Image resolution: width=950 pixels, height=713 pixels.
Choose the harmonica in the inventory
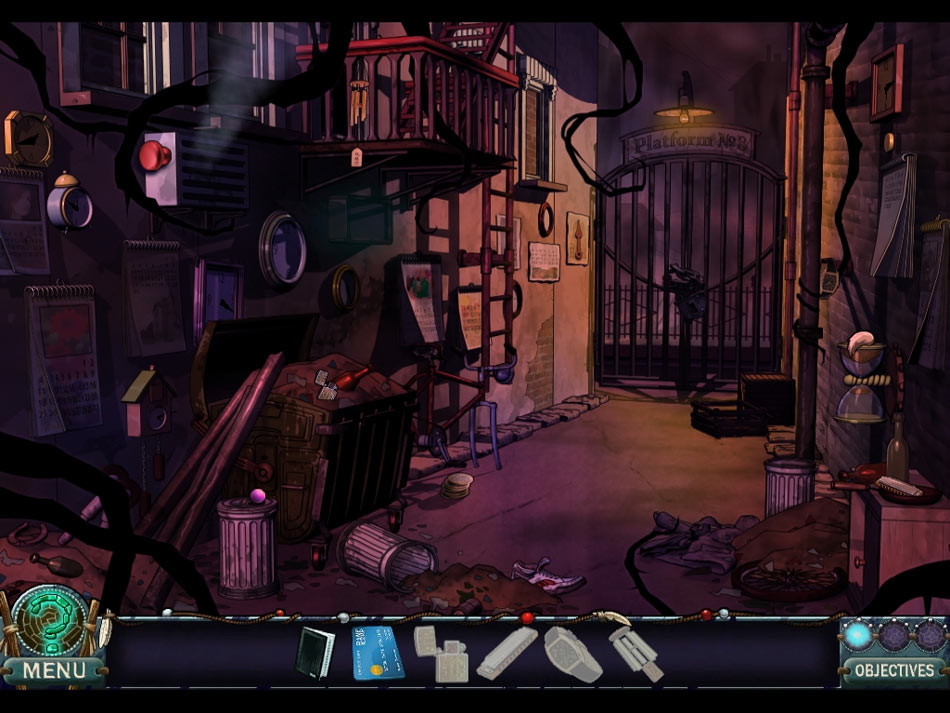[507, 653]
